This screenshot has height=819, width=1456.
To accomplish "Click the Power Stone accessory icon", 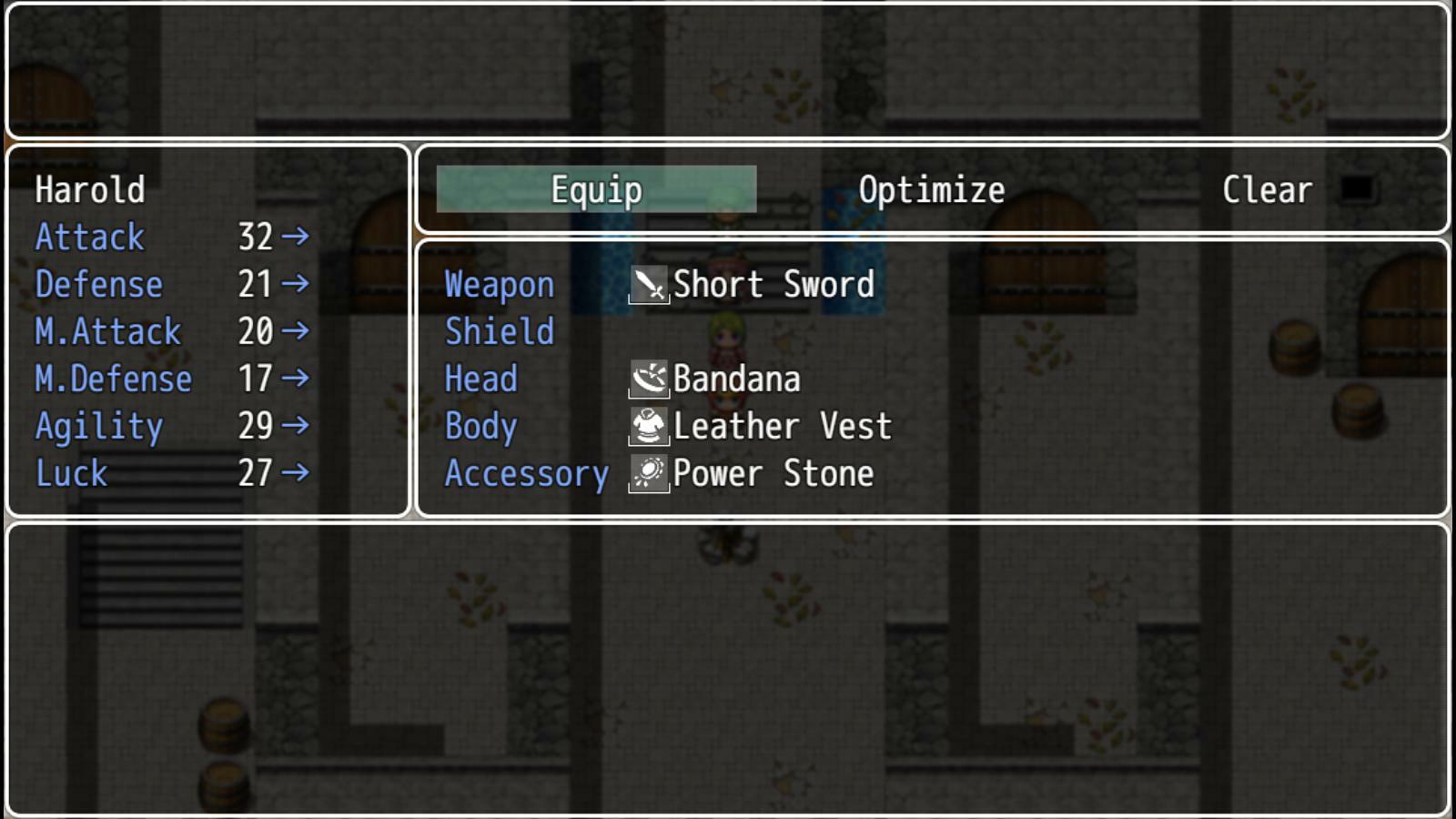I will [x=650, y=473].
